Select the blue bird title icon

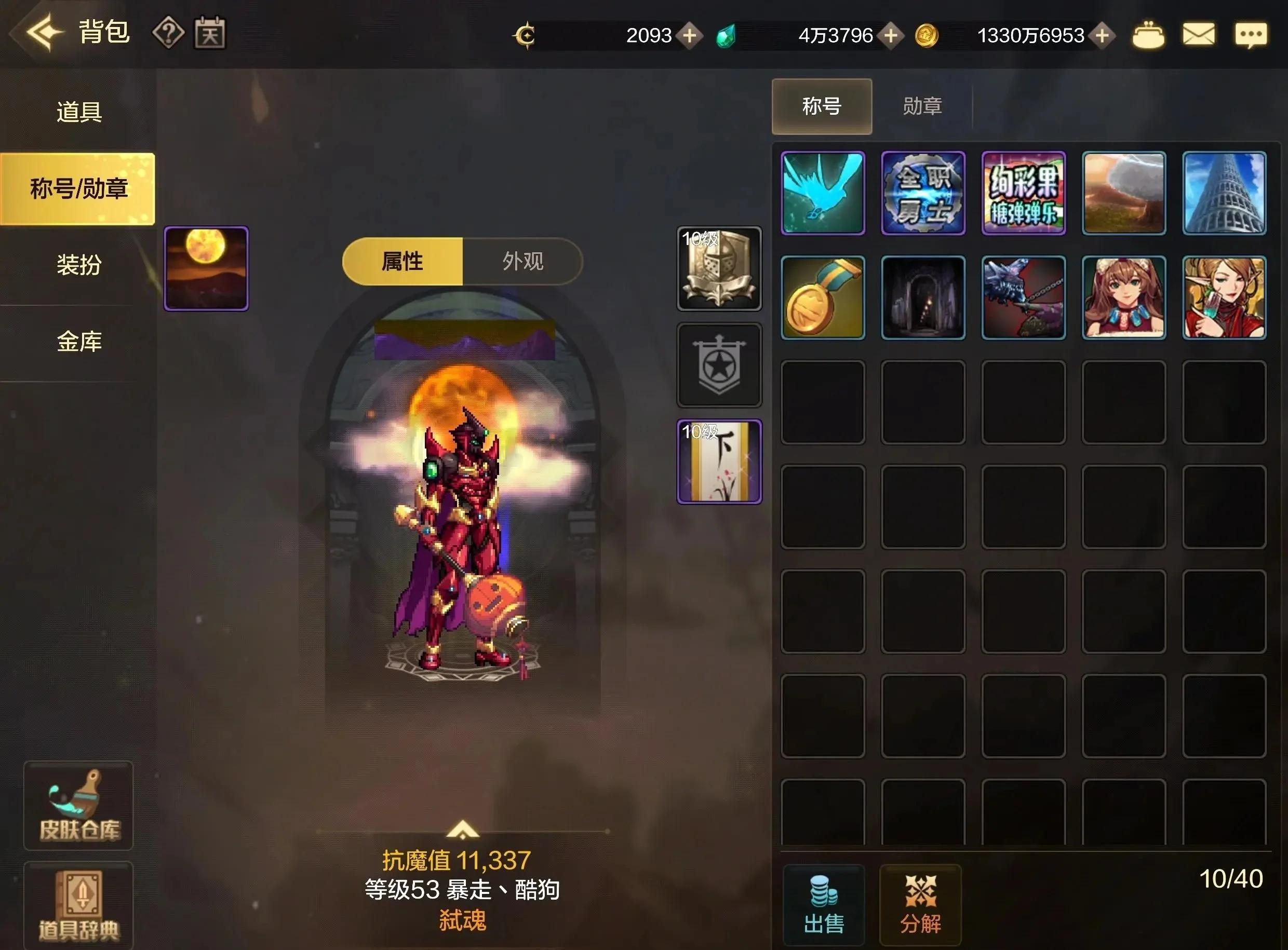click(x=822, y=194)
